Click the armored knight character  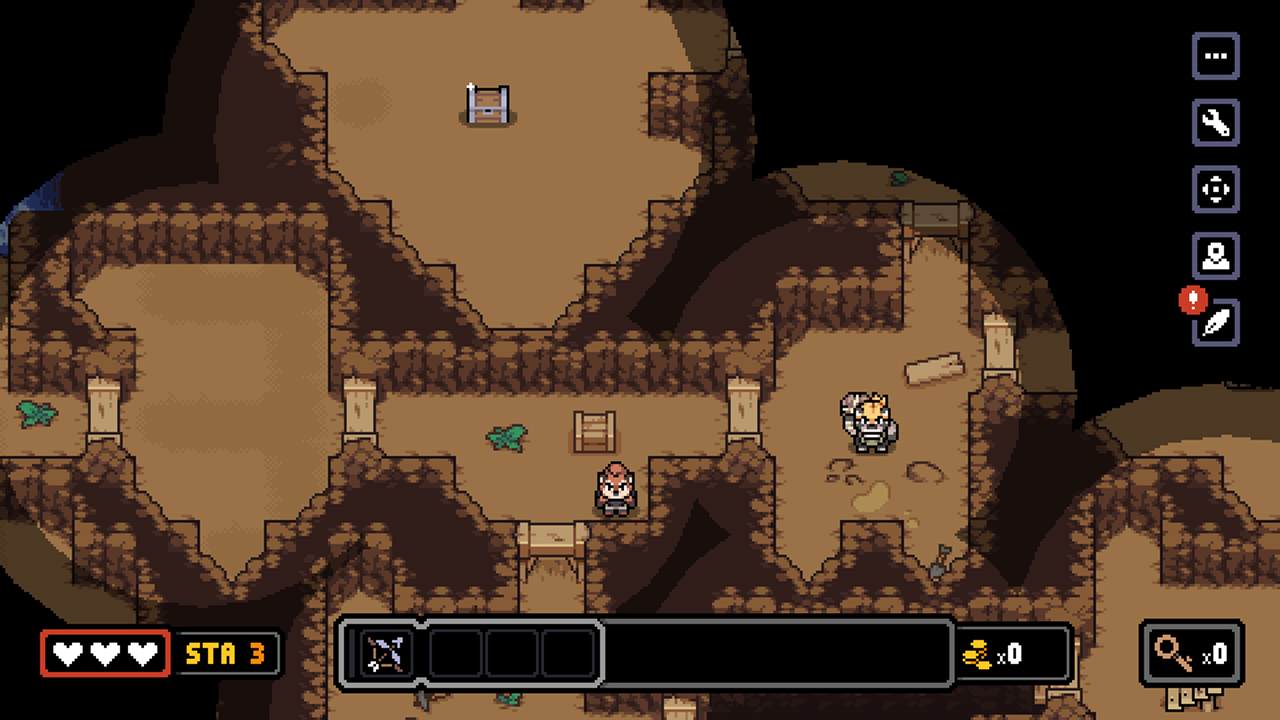(x=868, y=424)
